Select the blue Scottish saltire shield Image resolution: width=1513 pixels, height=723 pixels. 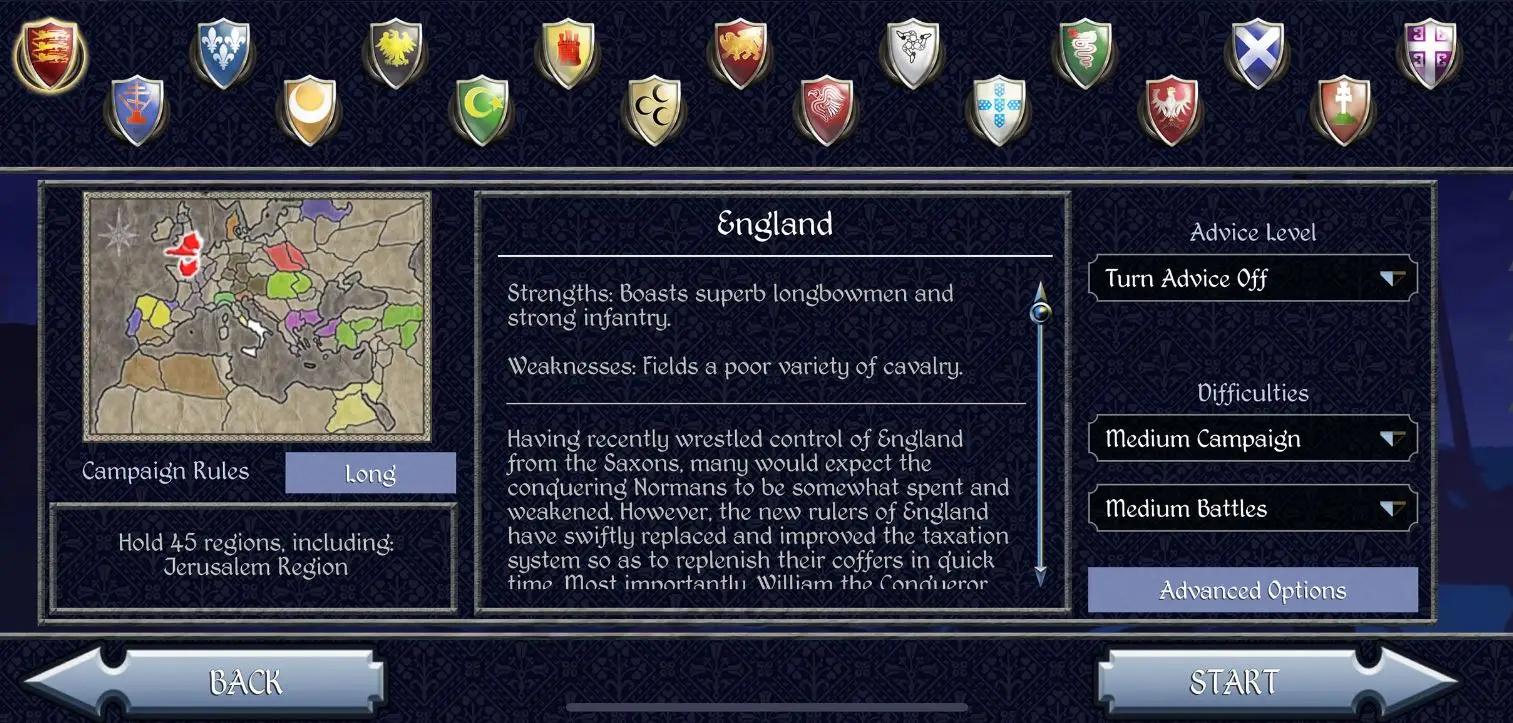coord(1257,52)
